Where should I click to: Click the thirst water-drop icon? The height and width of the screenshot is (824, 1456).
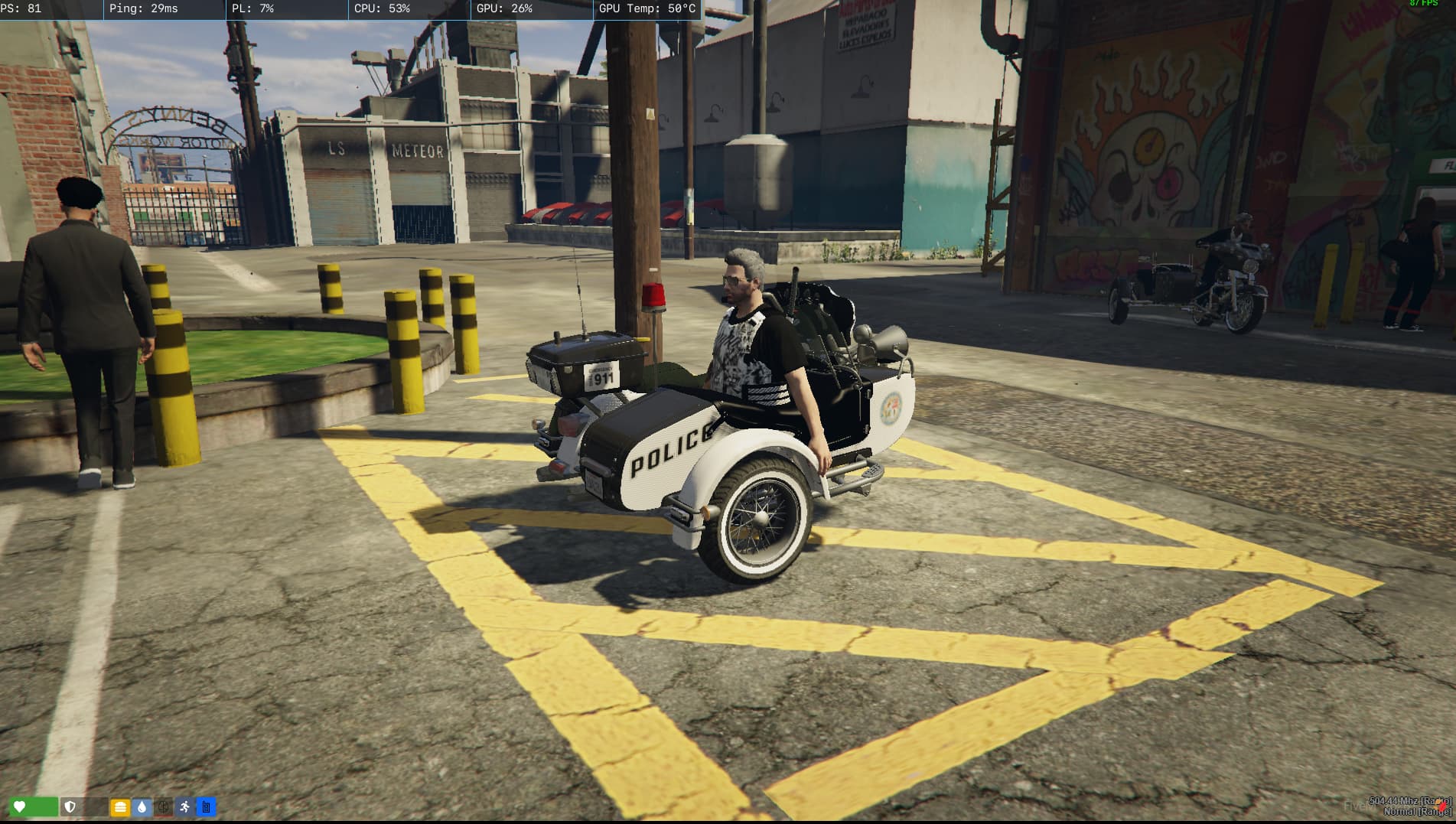[x=141, y=806]
